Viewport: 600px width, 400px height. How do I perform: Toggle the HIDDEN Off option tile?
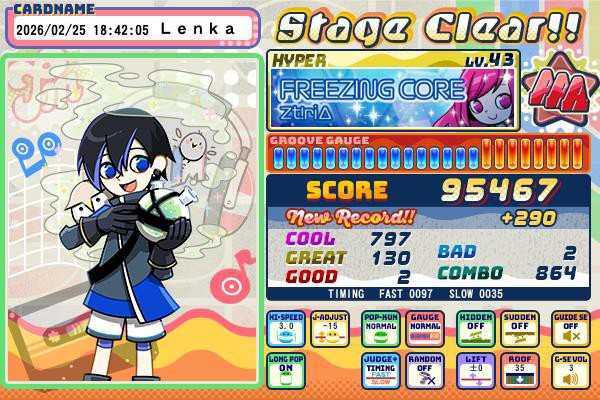475,329
